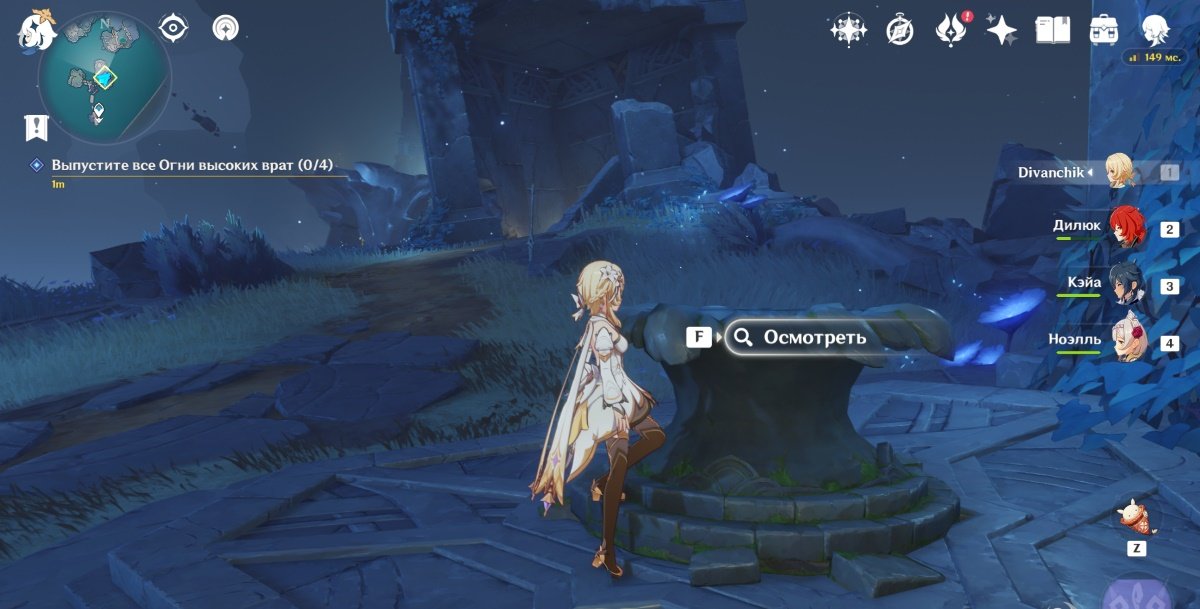The height and width of the screenshot is (609, 1200).
Task: Open the Wish four-pointed star icon
Action: pos(1001,30)
